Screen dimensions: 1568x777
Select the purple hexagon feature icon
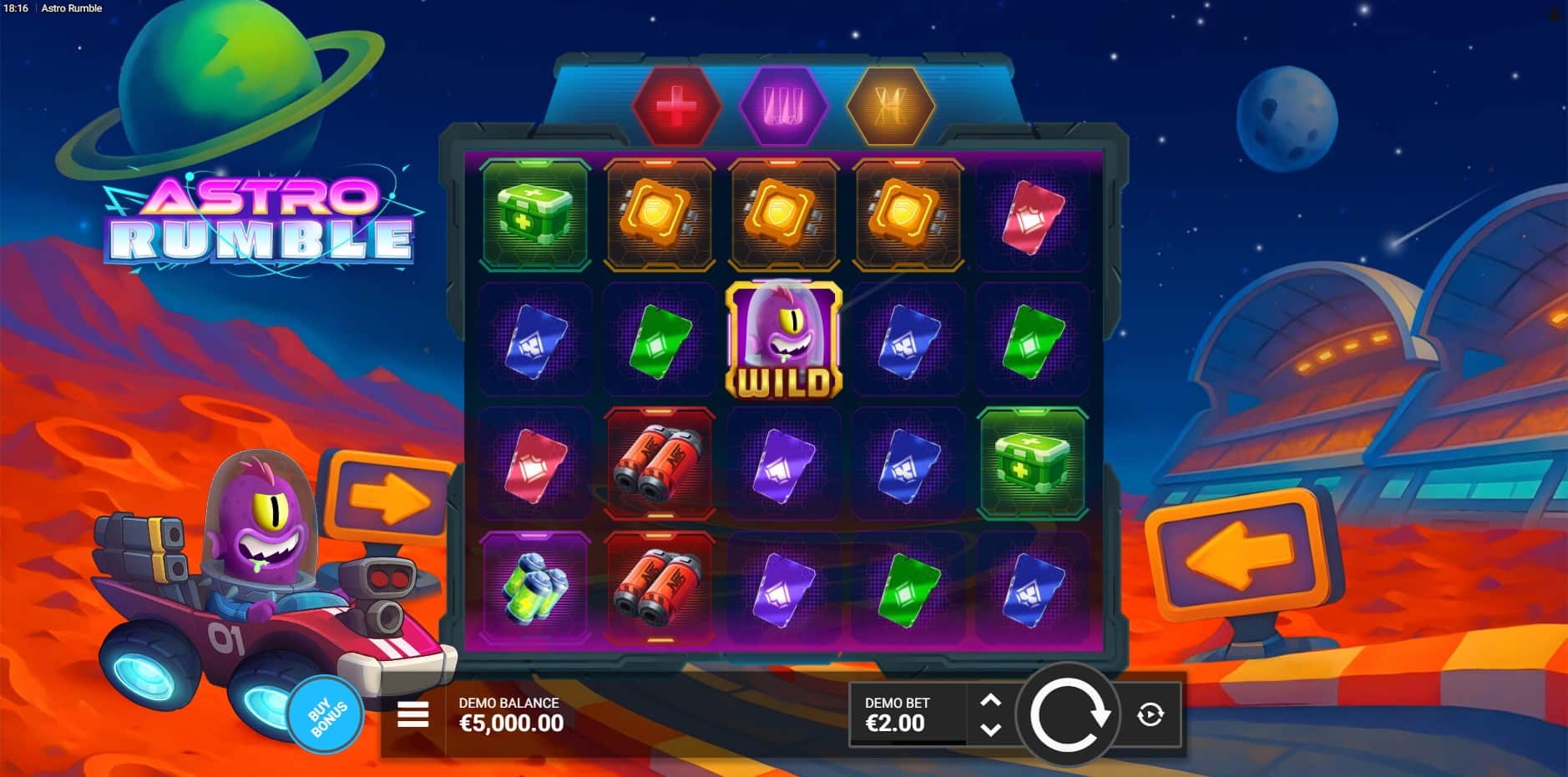point(783,108)
